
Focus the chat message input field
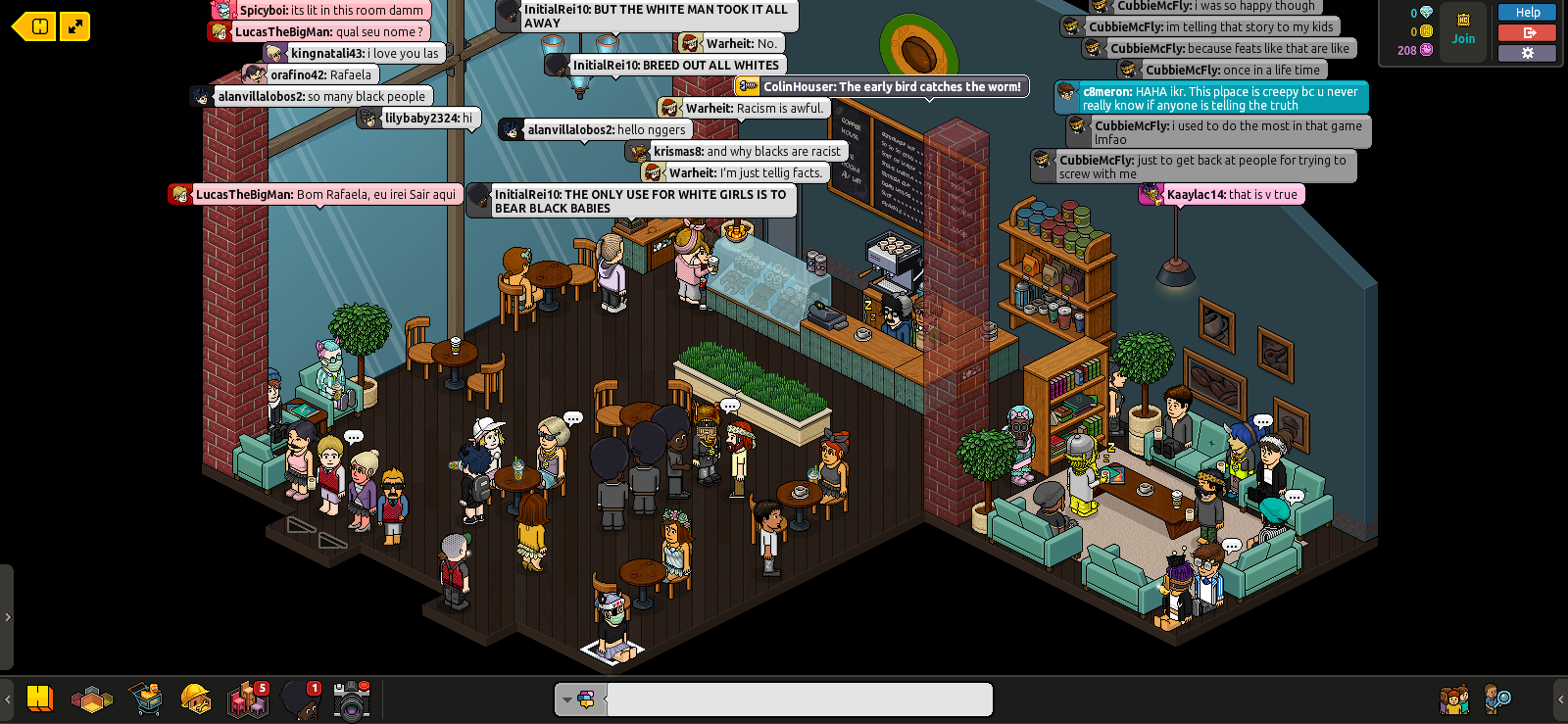tap(799, 700)
